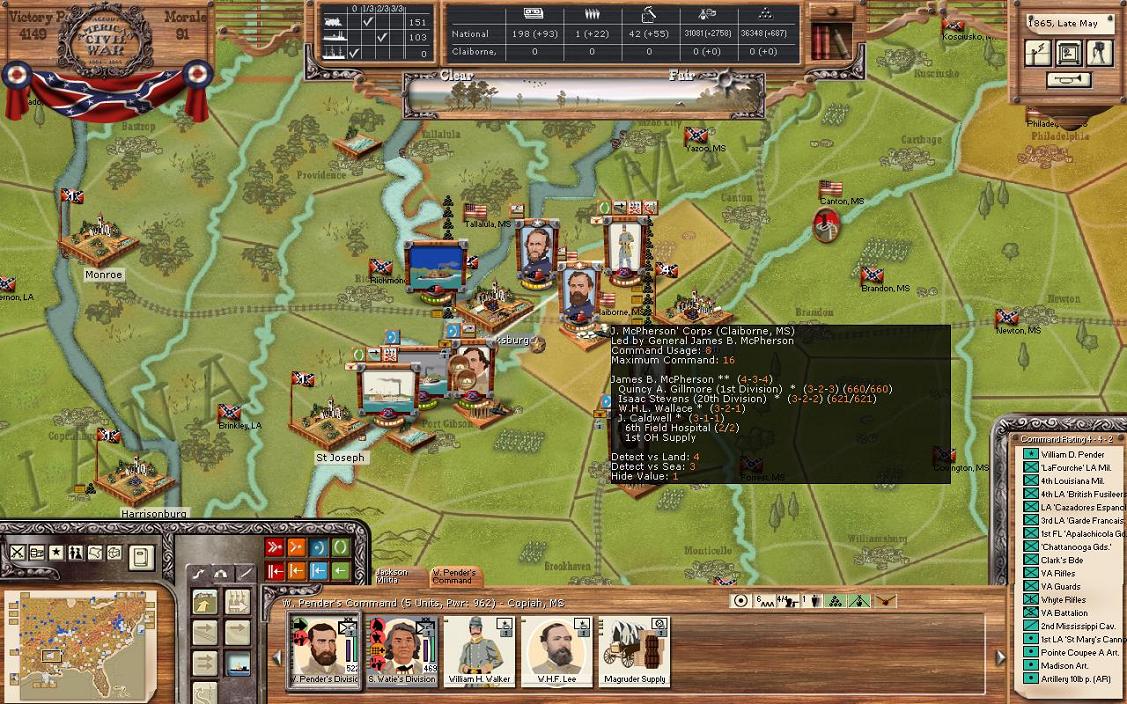1127x704 pixels.
Task: Choose the William H. Walker unit card
Action: [479, 651]
